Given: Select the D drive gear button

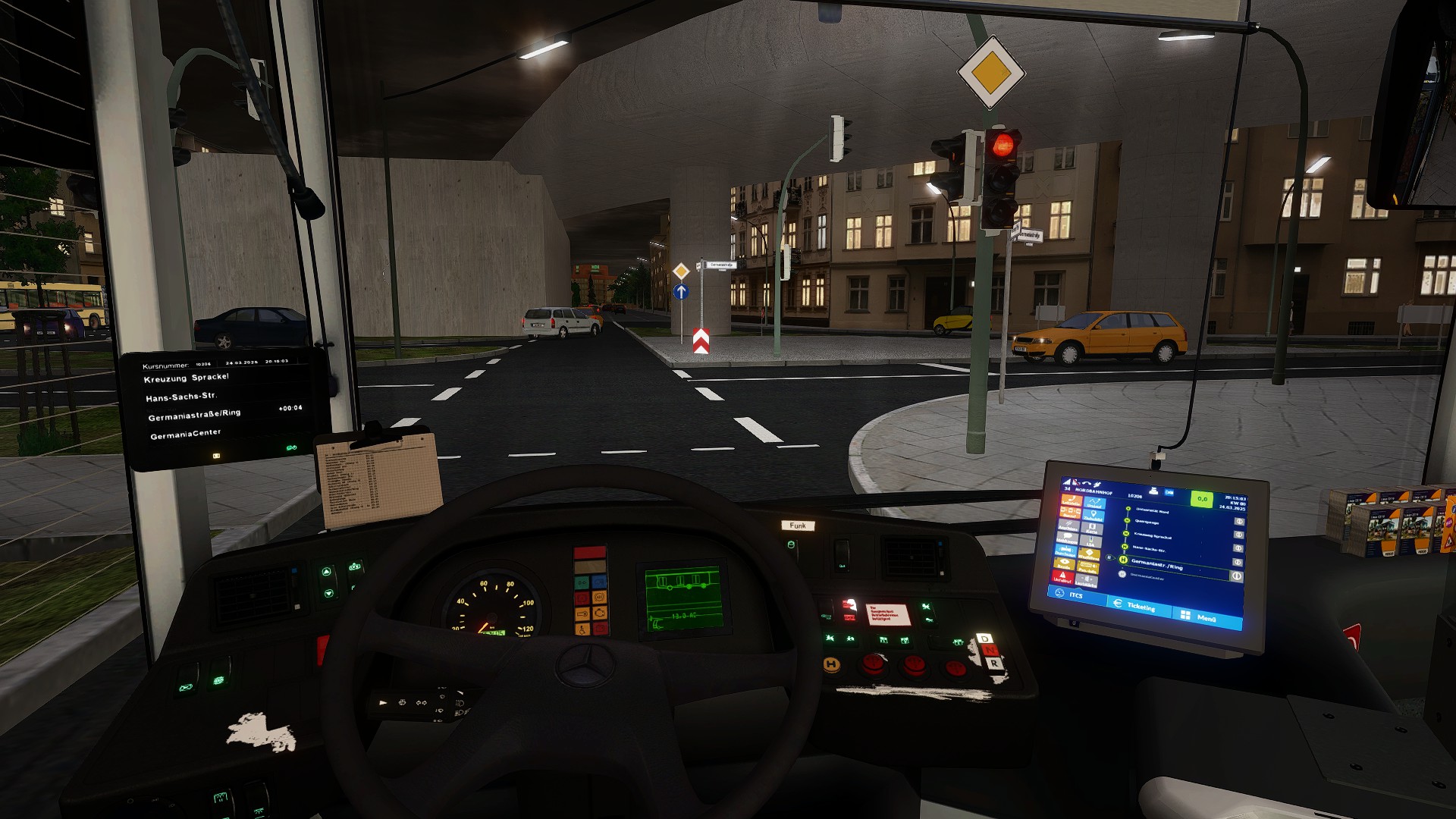Looking at the screenshot, I should click(x=985, y=639).
